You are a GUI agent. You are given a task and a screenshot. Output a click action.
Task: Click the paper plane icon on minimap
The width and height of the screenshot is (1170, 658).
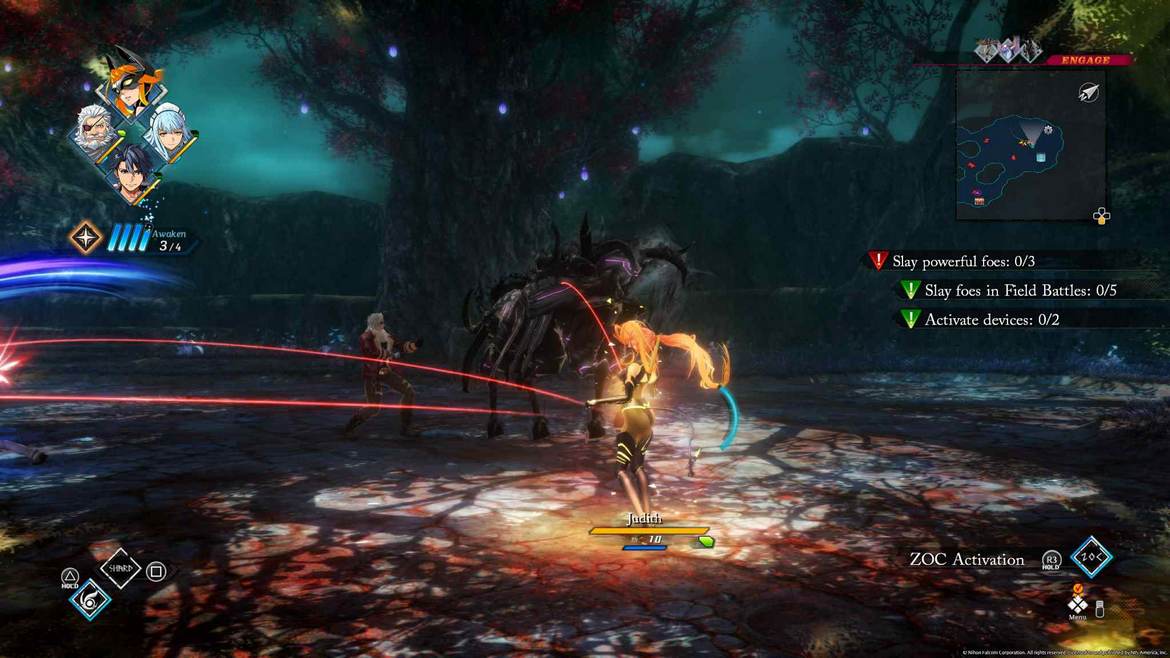(1089, 93)
